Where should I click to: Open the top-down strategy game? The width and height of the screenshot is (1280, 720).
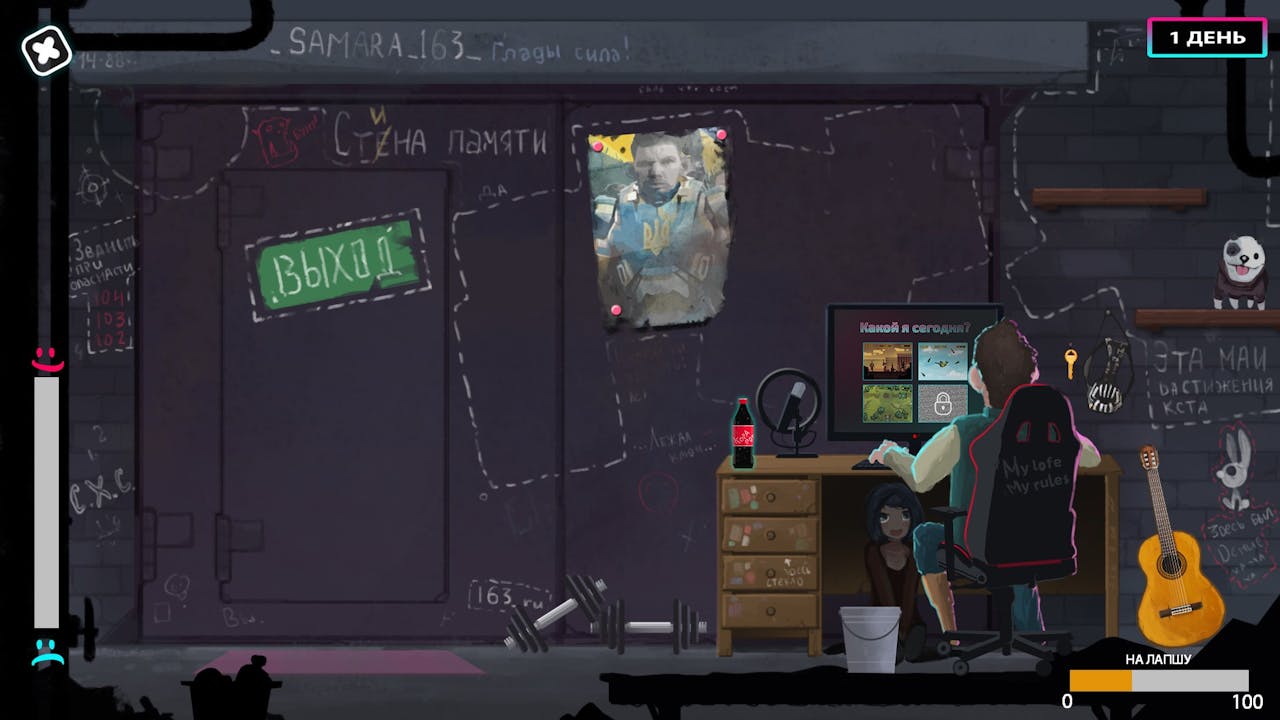point(887,403)
